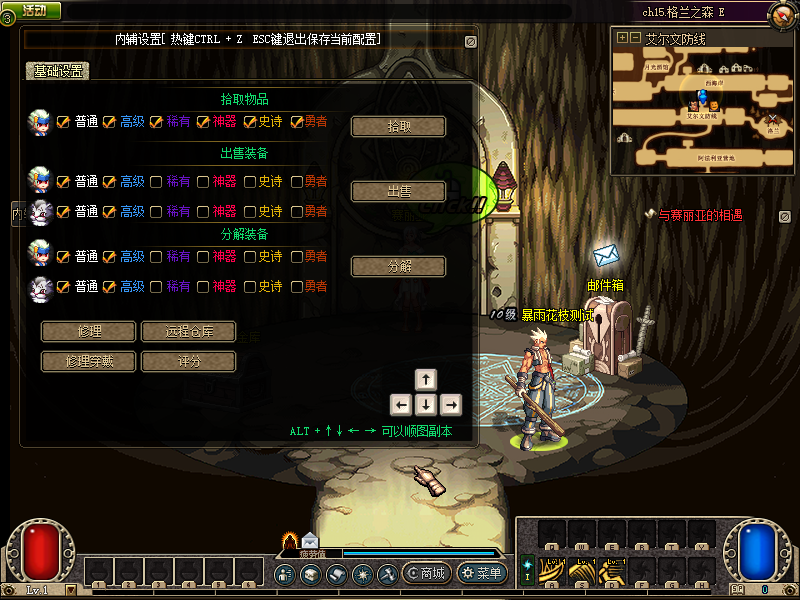Screen dimensions: 800x600
Task: Open the 活动 events button
Action: click(32, 10)
